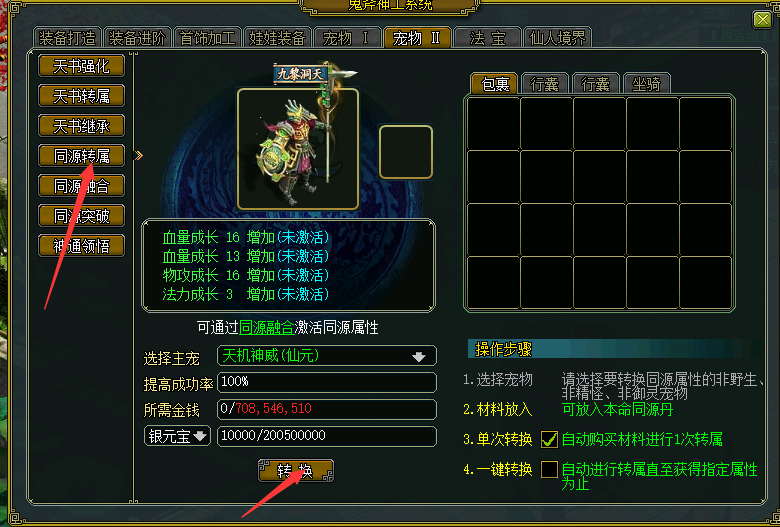
Task: Switch to the 装备打造 tab
Action: point(68,39)
